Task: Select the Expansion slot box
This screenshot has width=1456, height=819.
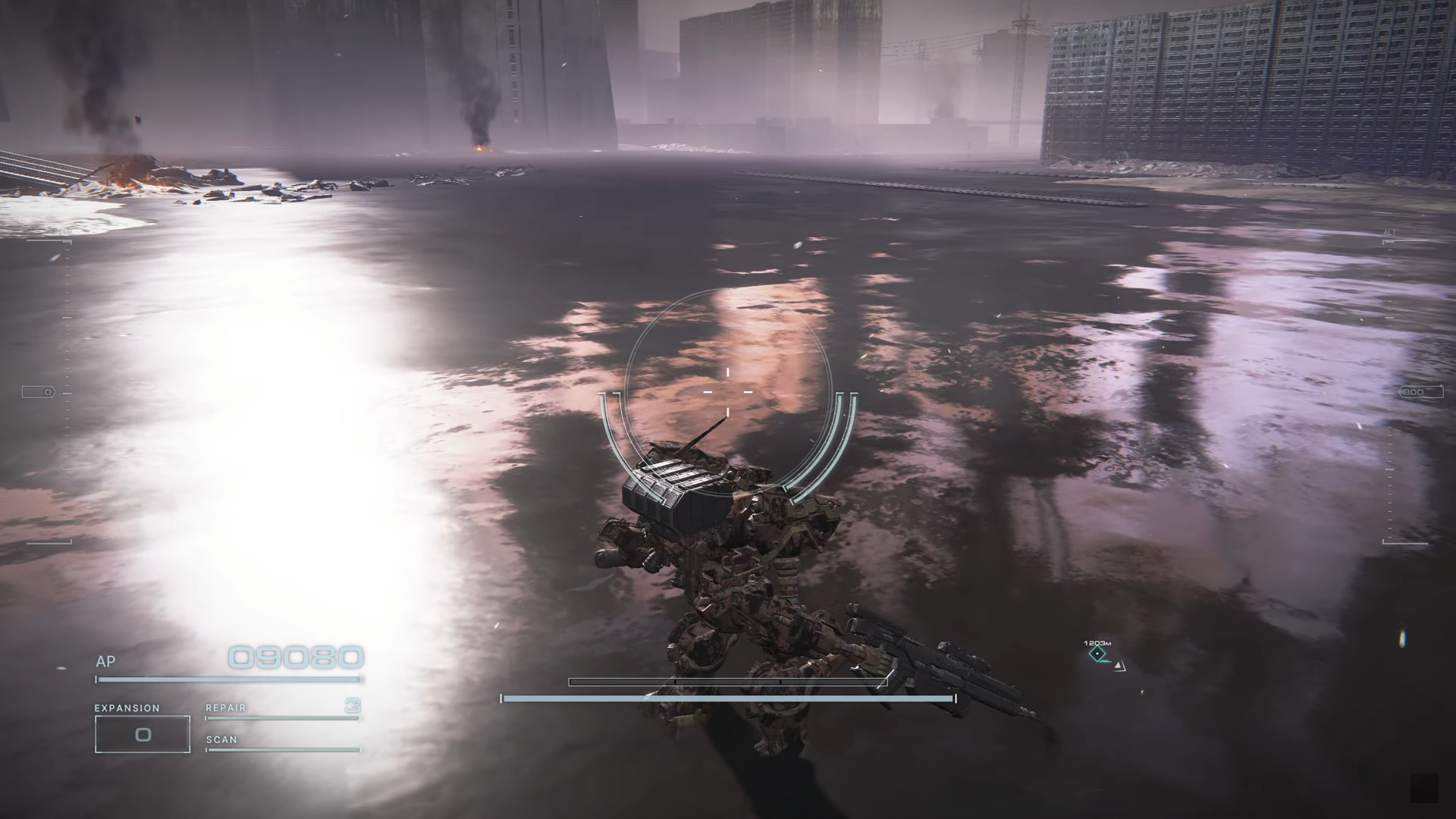Action: (143, 734)
